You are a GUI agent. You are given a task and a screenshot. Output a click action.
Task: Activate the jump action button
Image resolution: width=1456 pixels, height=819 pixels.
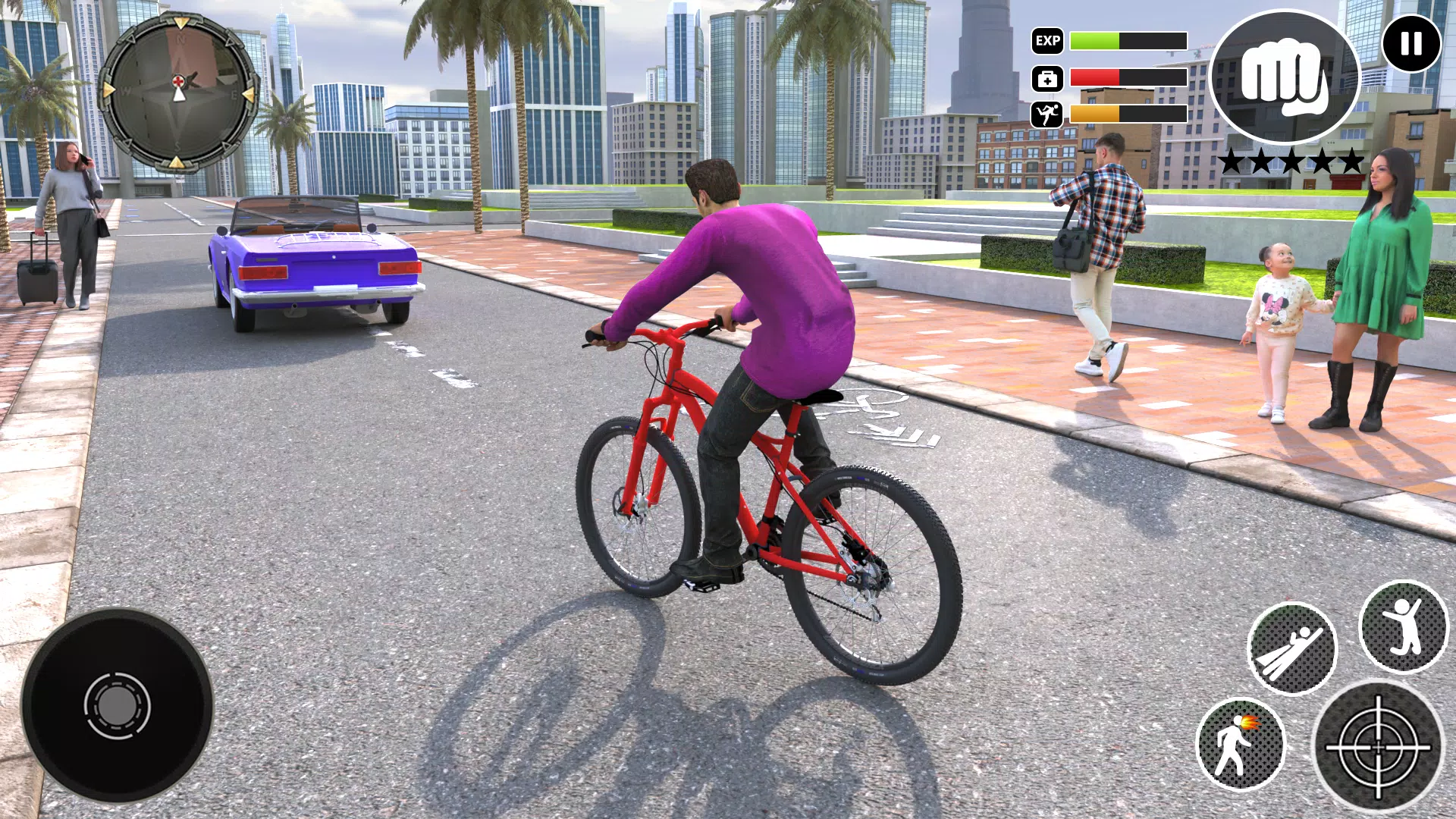click(1403, 626)
